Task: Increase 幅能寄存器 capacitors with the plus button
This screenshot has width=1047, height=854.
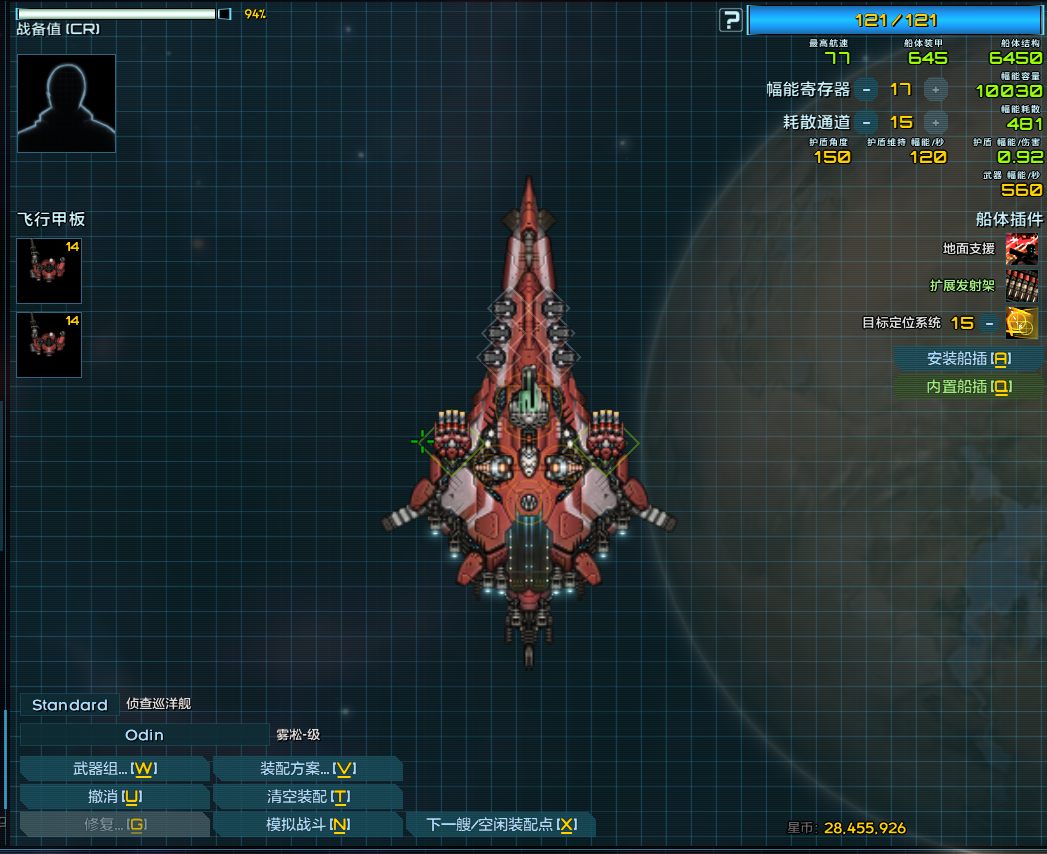Action: tap(935, 90)
